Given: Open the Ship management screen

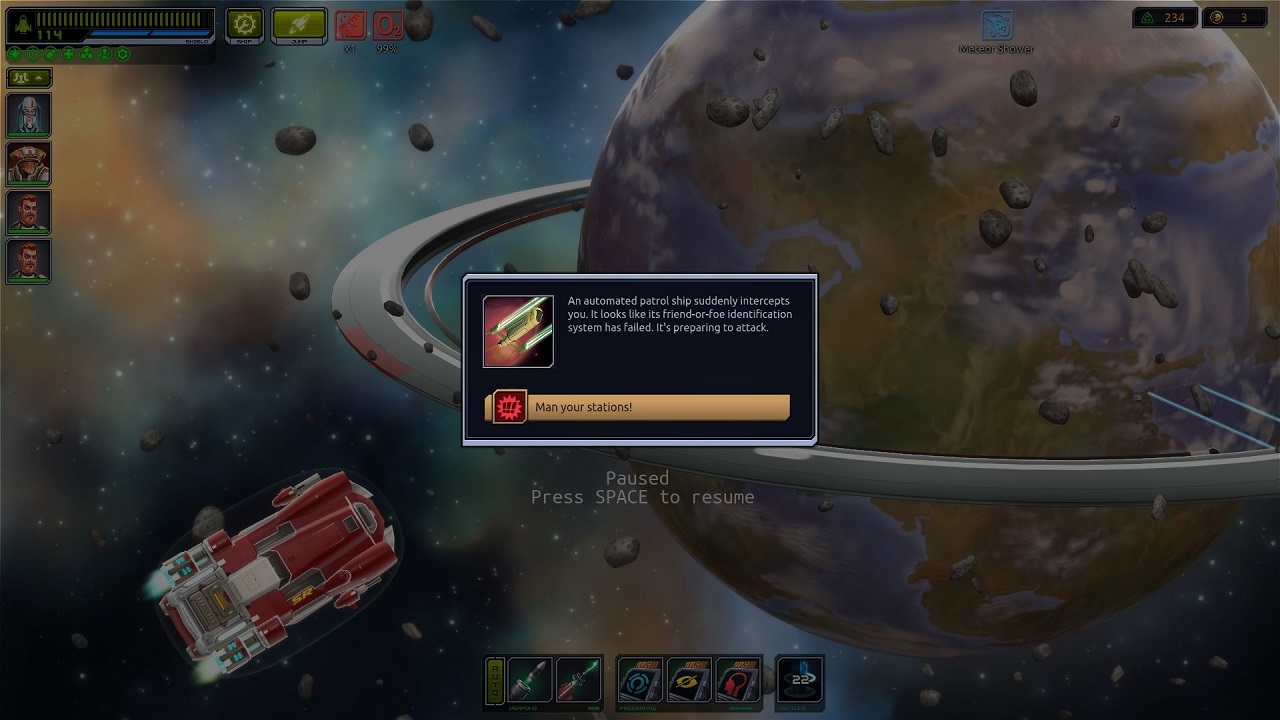Looking at the screenshot, I should [x=245, y=25].
